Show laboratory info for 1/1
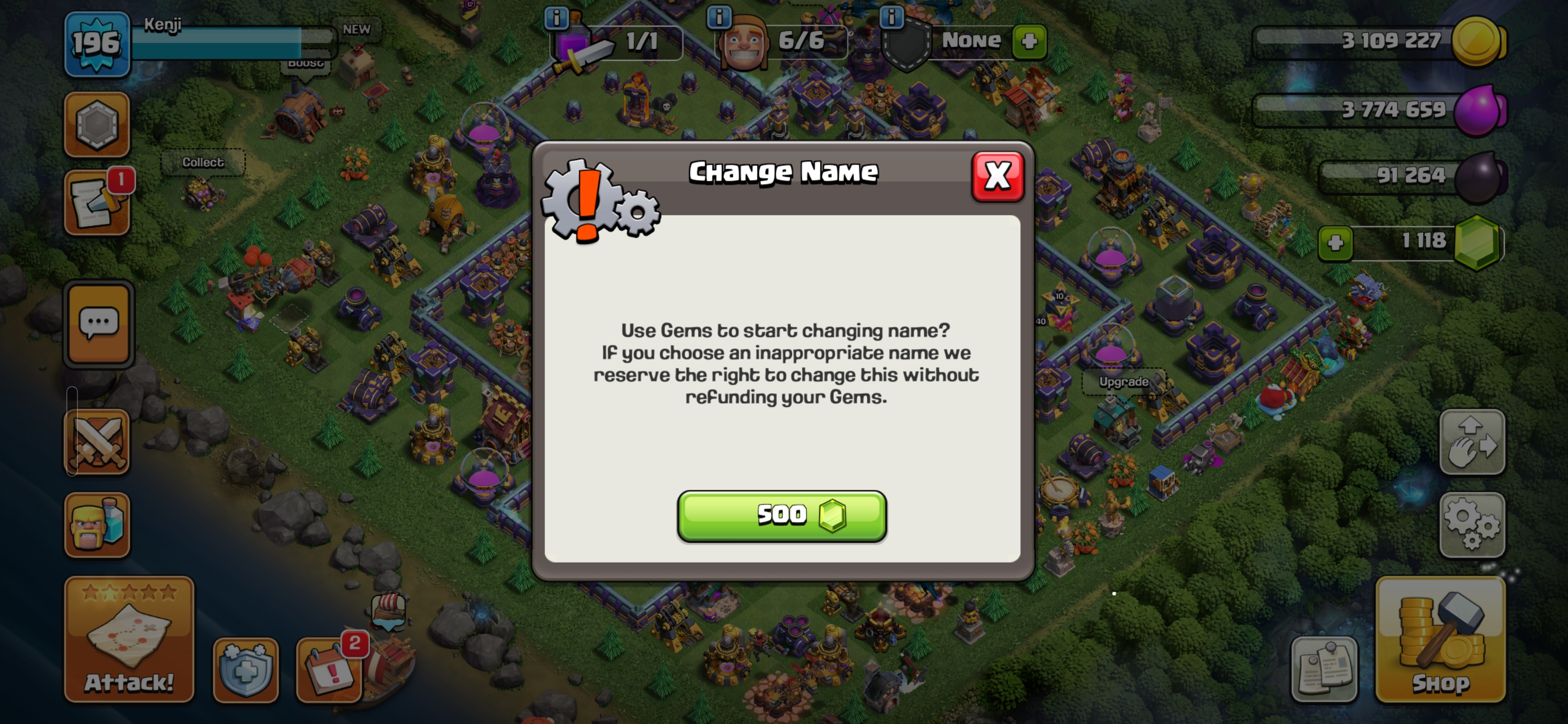Viewport: 1568px width, 724px height. pyautogui.click(x=556, y=18)
